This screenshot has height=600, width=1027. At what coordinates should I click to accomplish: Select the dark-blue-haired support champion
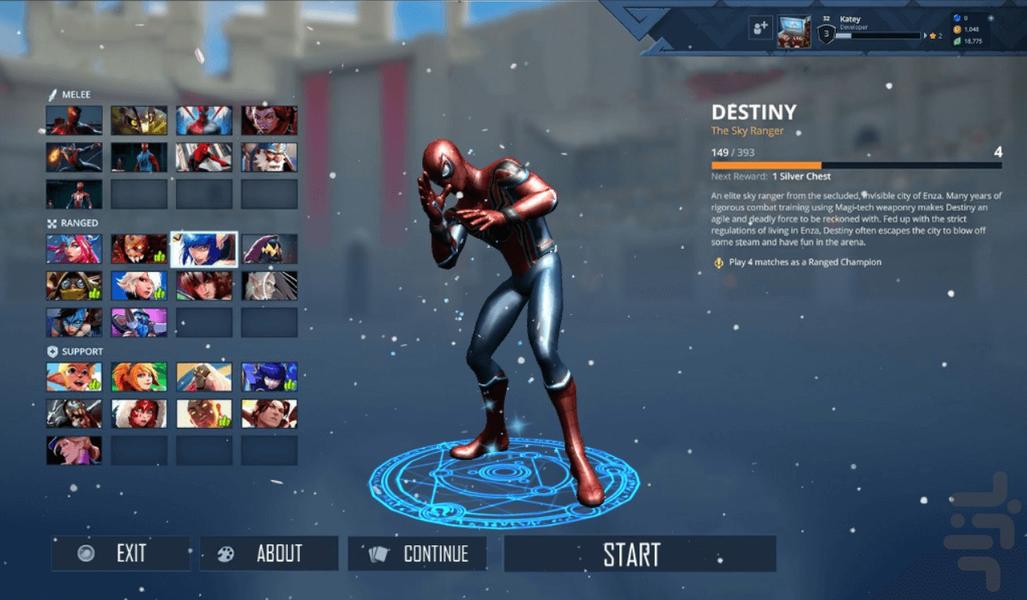(x=269, y=377)
